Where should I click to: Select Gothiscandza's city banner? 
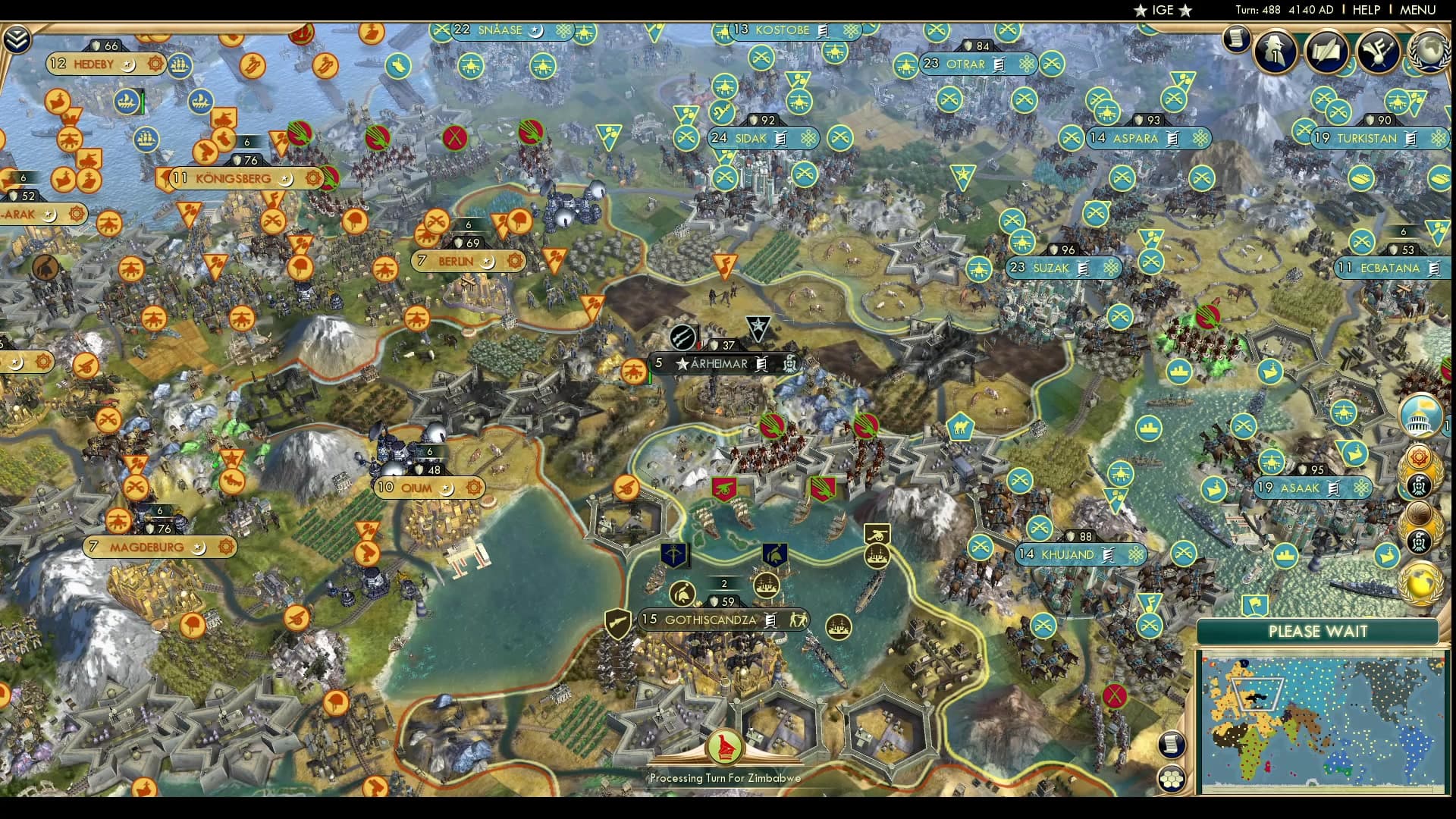710,620
